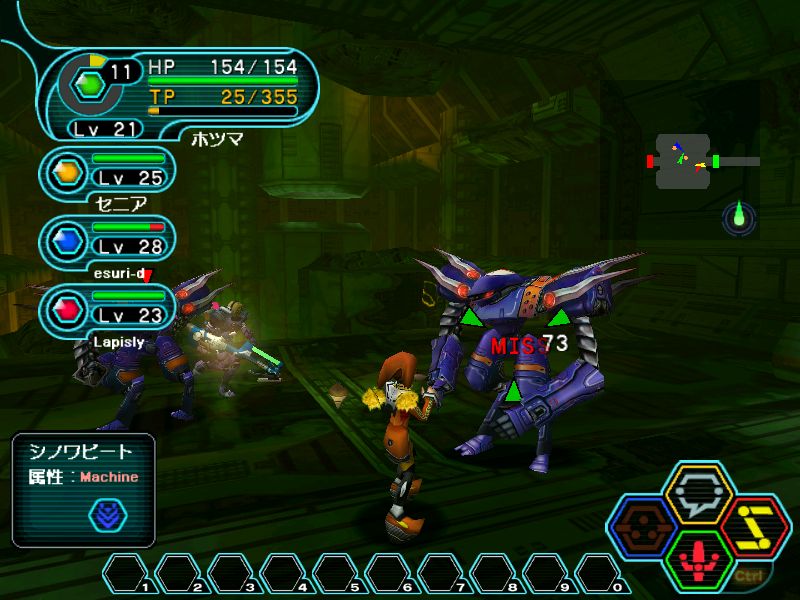
Task: Click the green compass indicator below the minimap
Action: [740, 215]
